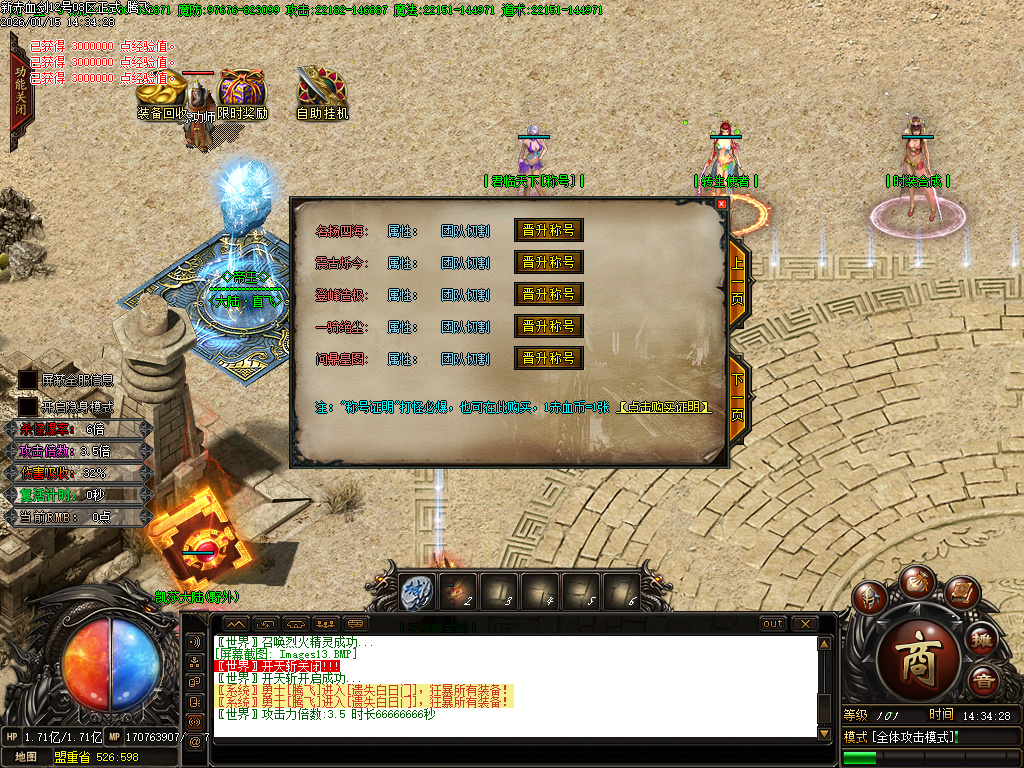Upgrade the 名扬四海 title

tap(548, 230)
